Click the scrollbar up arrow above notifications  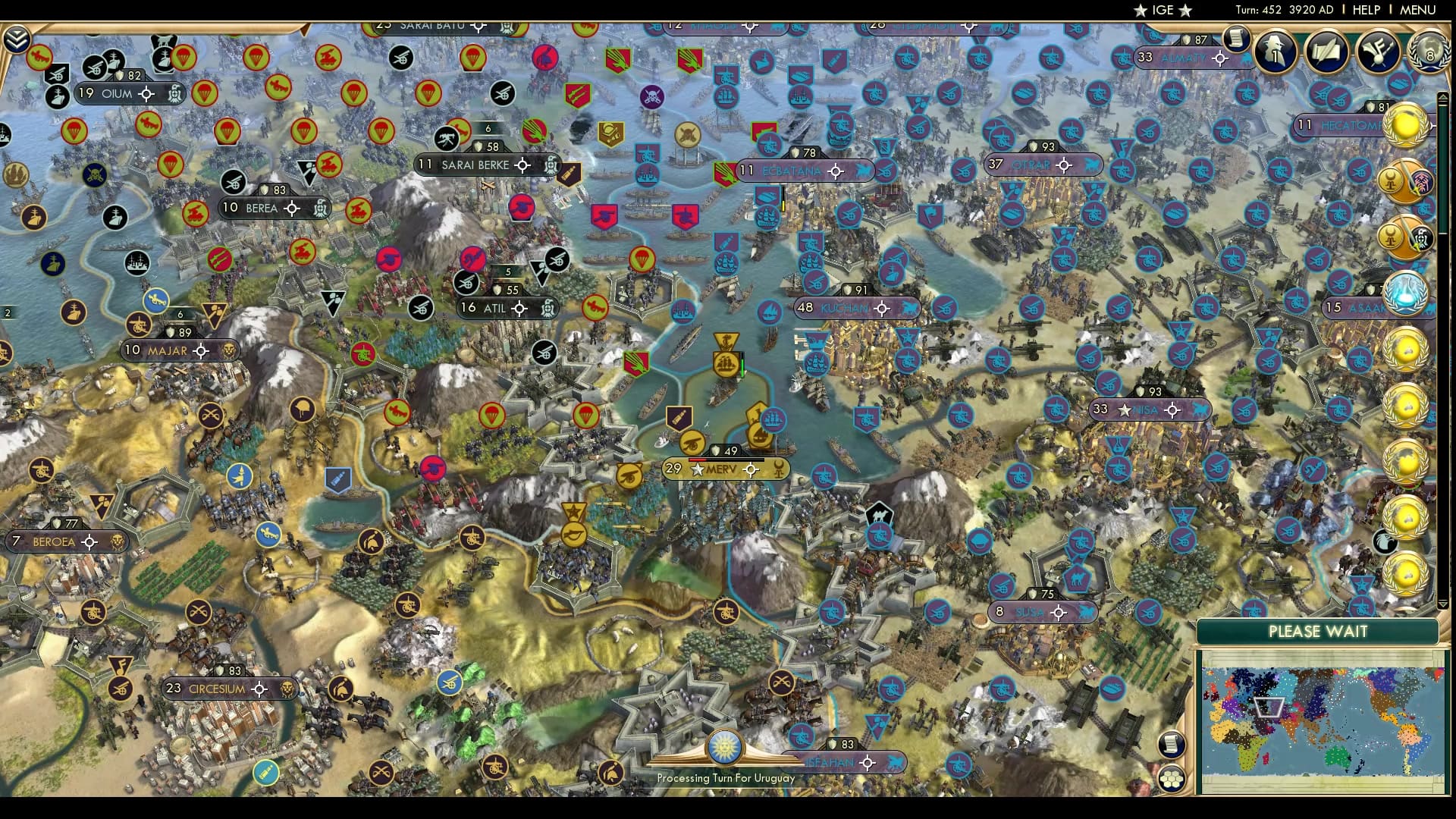(x=1443, y=96)
